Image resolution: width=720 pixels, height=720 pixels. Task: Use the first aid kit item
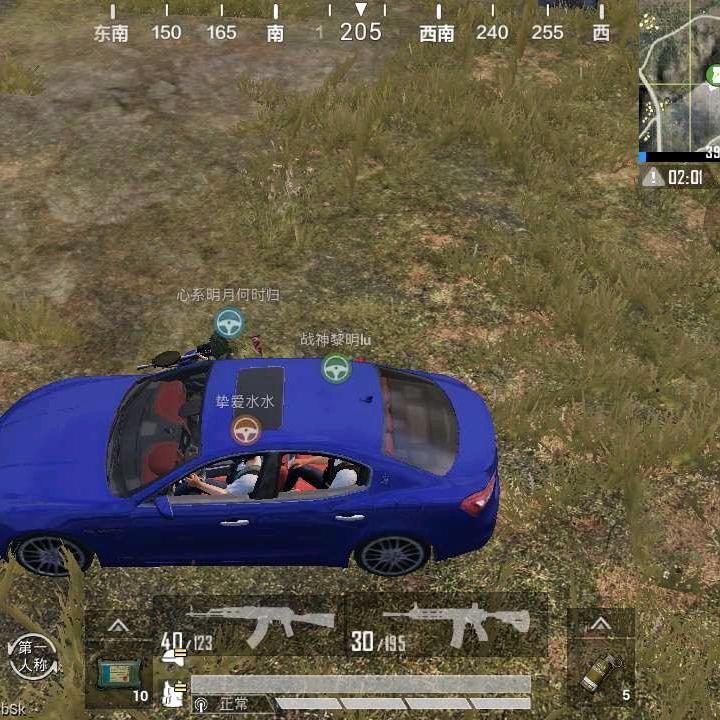(119, 673)
